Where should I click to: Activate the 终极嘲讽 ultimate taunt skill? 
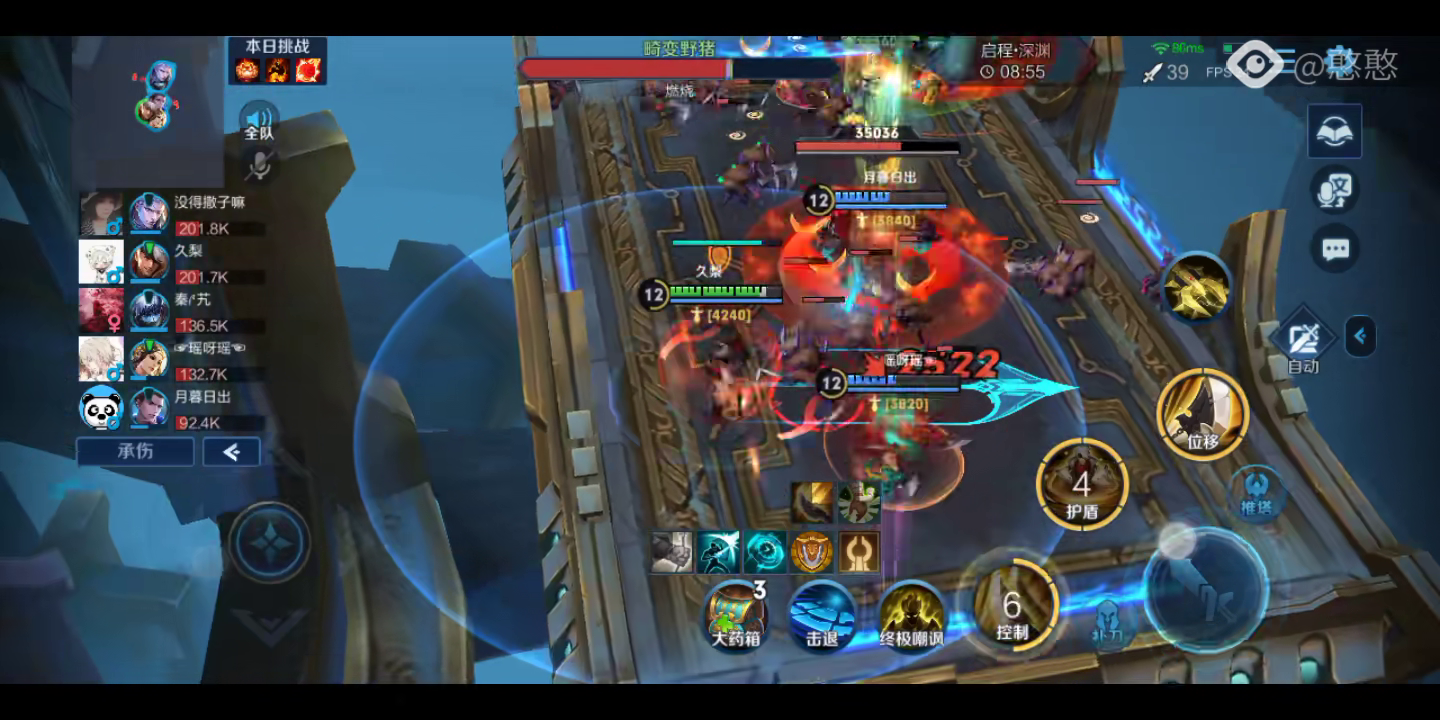pos(911,614)
